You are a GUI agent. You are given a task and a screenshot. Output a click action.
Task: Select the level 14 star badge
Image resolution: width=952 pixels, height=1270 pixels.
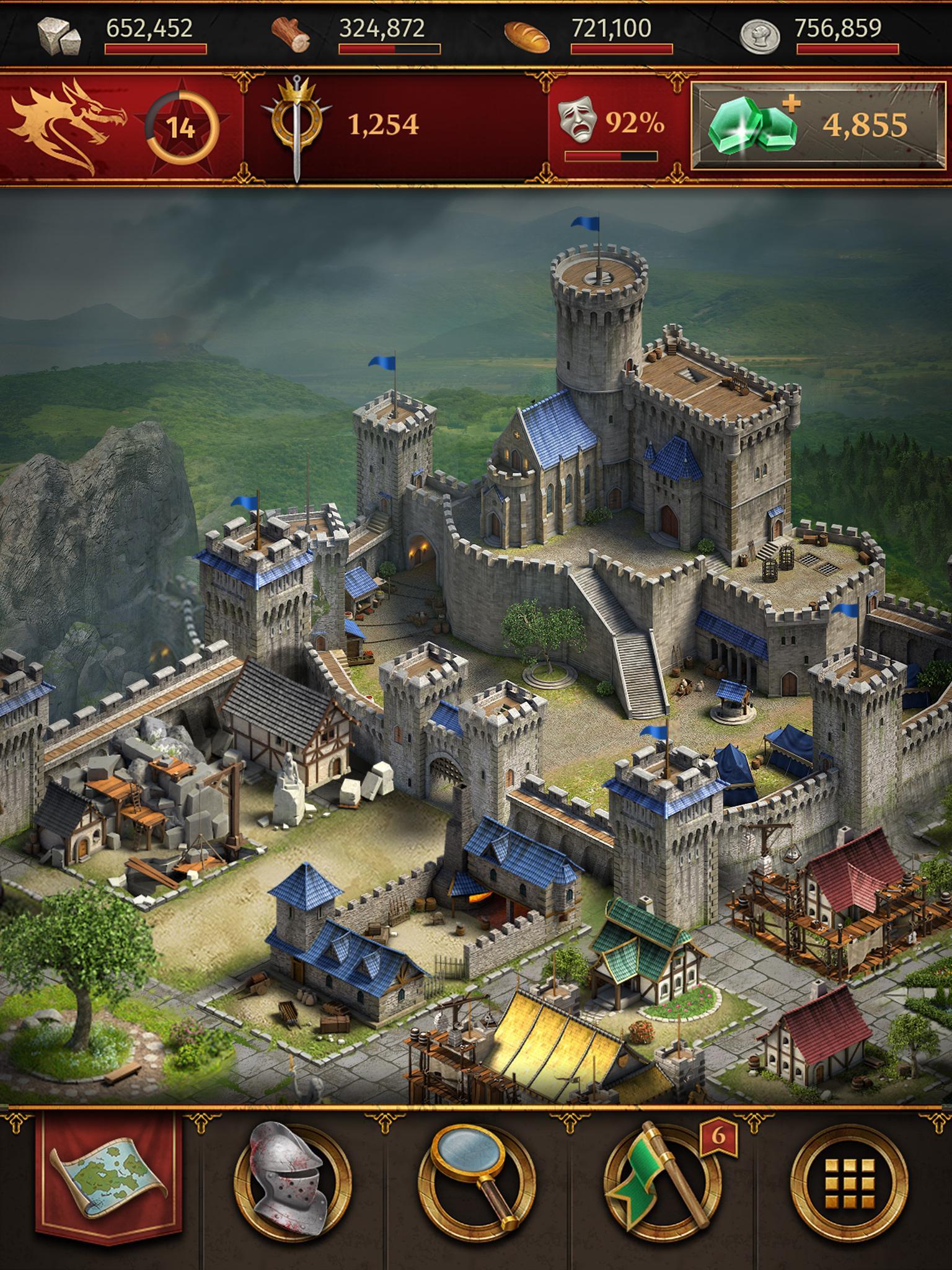point(182,128)
